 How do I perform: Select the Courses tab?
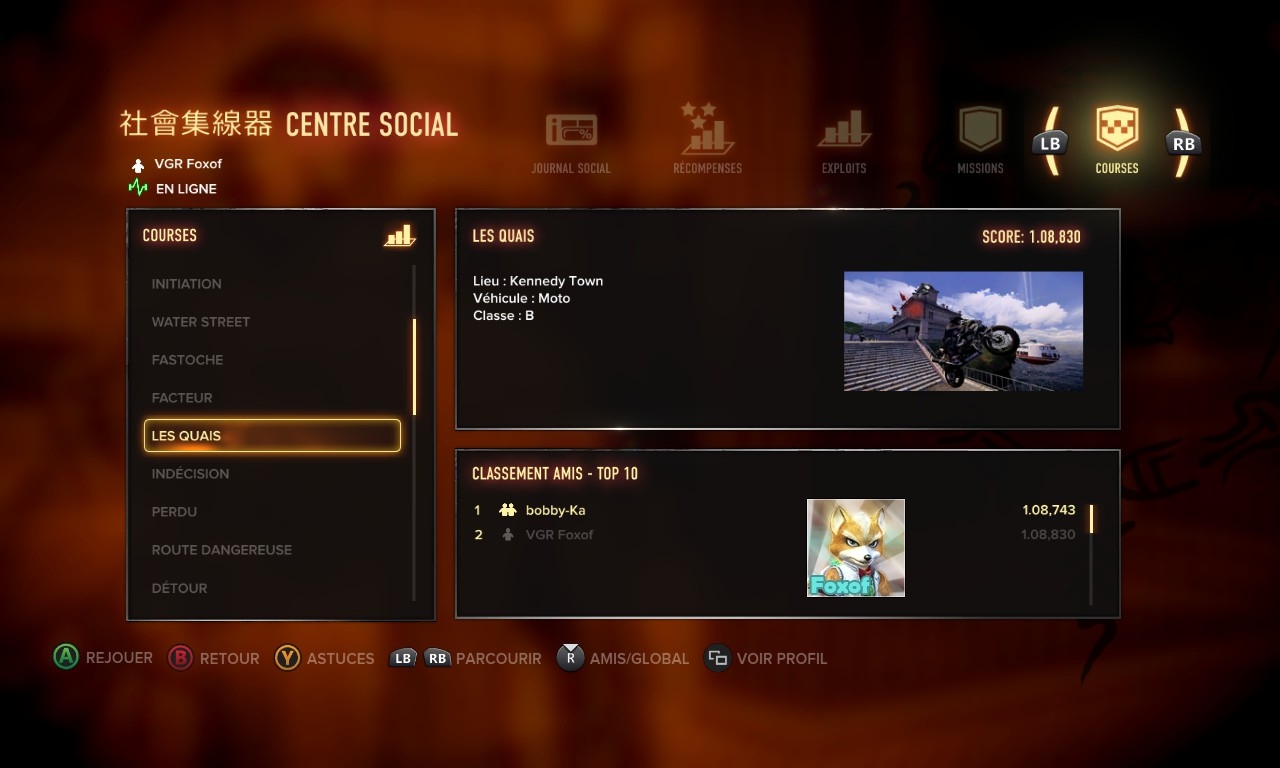(x=1117, y=142)
